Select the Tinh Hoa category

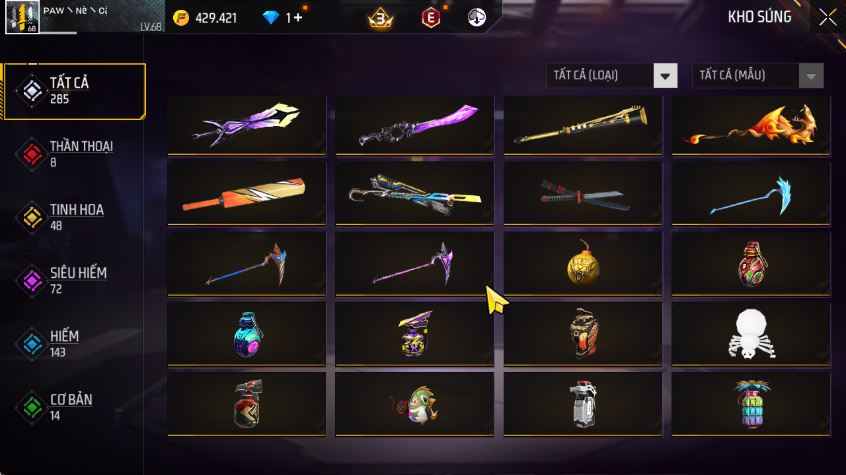click(75, 216)
